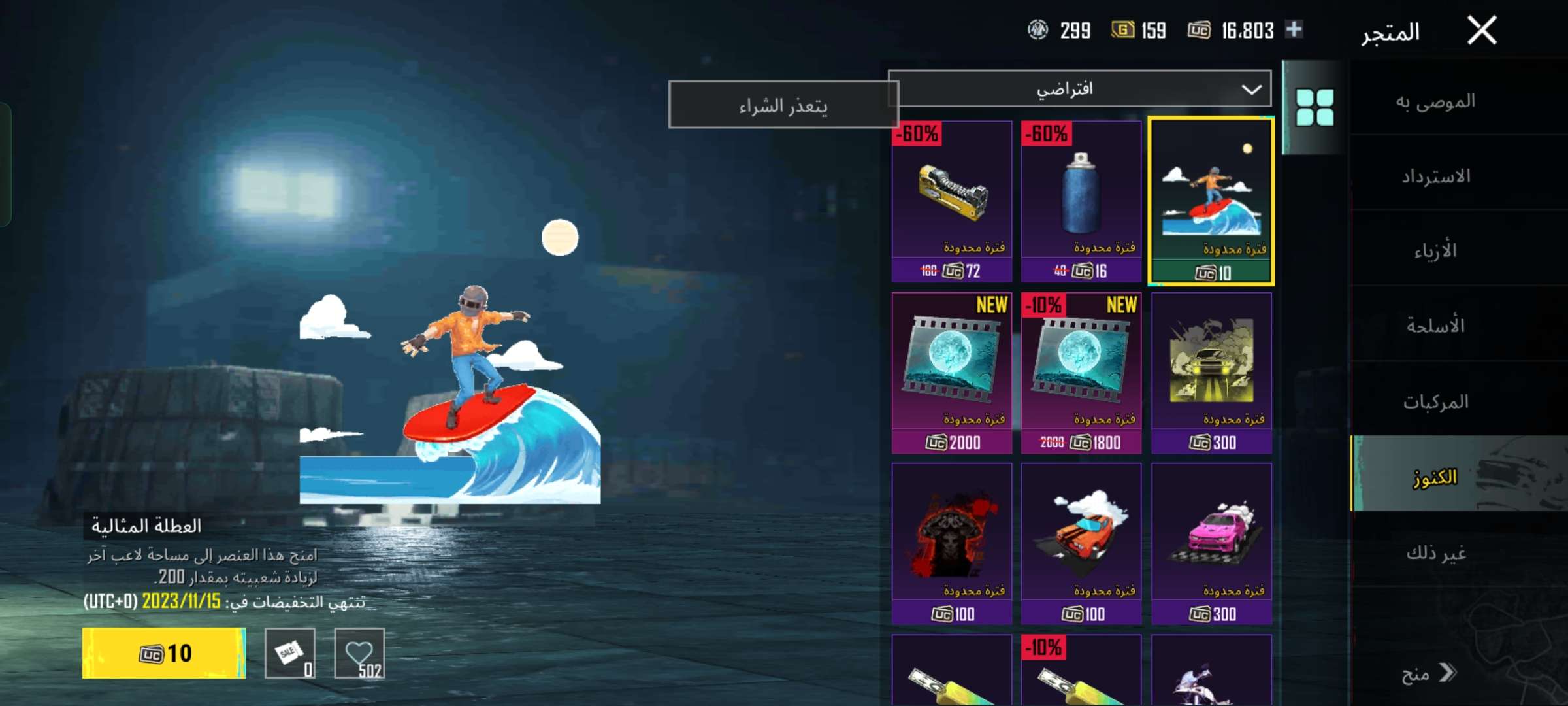Select the الأسلحة (Weapons) category

pyautogui.click(x=1435, y=326)
